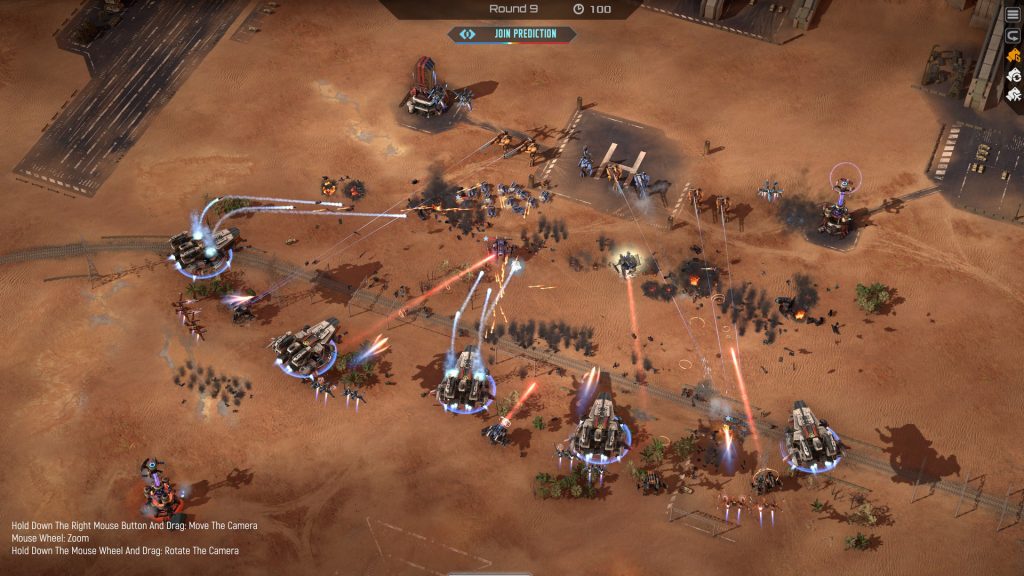This screenshot has height=576, width=1024.
Task: Choose the camera icon with aircraft
Action: pyautogui.click(x=1013, y=94)
